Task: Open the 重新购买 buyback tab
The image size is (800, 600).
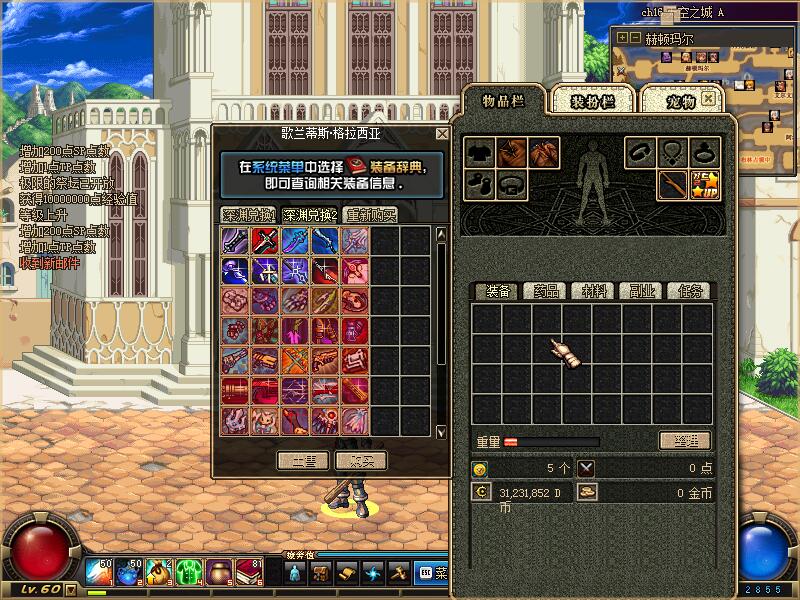Action: pyautogui.click(x=371, y=215)
